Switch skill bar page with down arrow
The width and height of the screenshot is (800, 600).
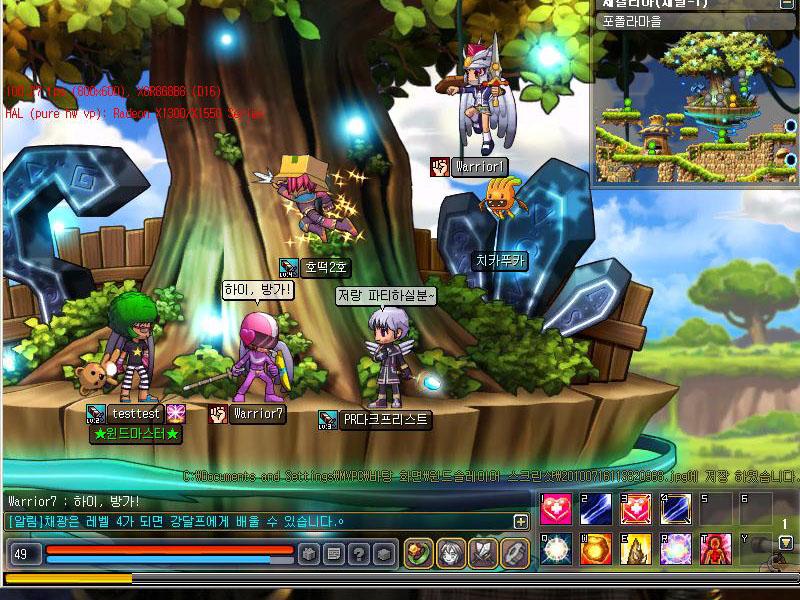coord(786,543)
